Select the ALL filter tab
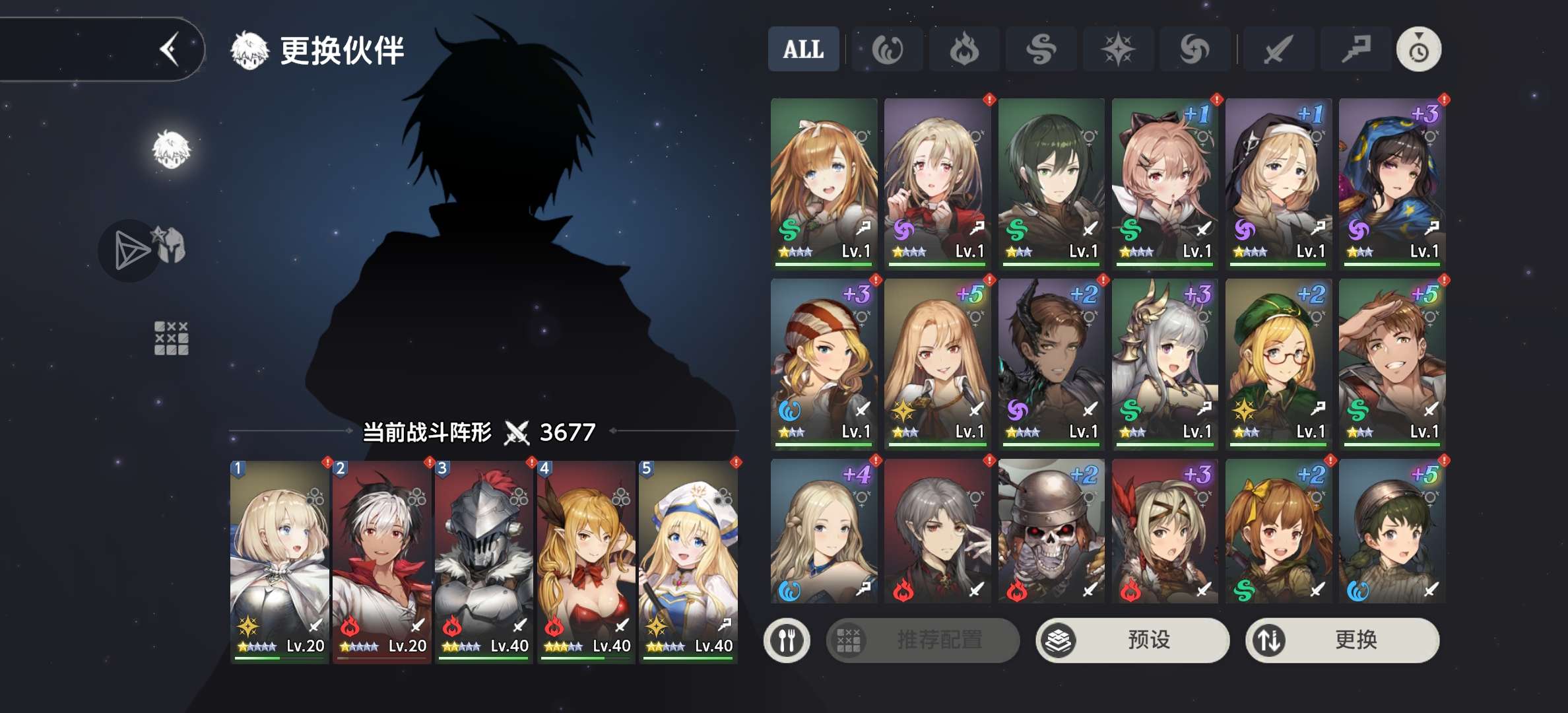This screenshot has height=713, width=1568. (803, 50)
